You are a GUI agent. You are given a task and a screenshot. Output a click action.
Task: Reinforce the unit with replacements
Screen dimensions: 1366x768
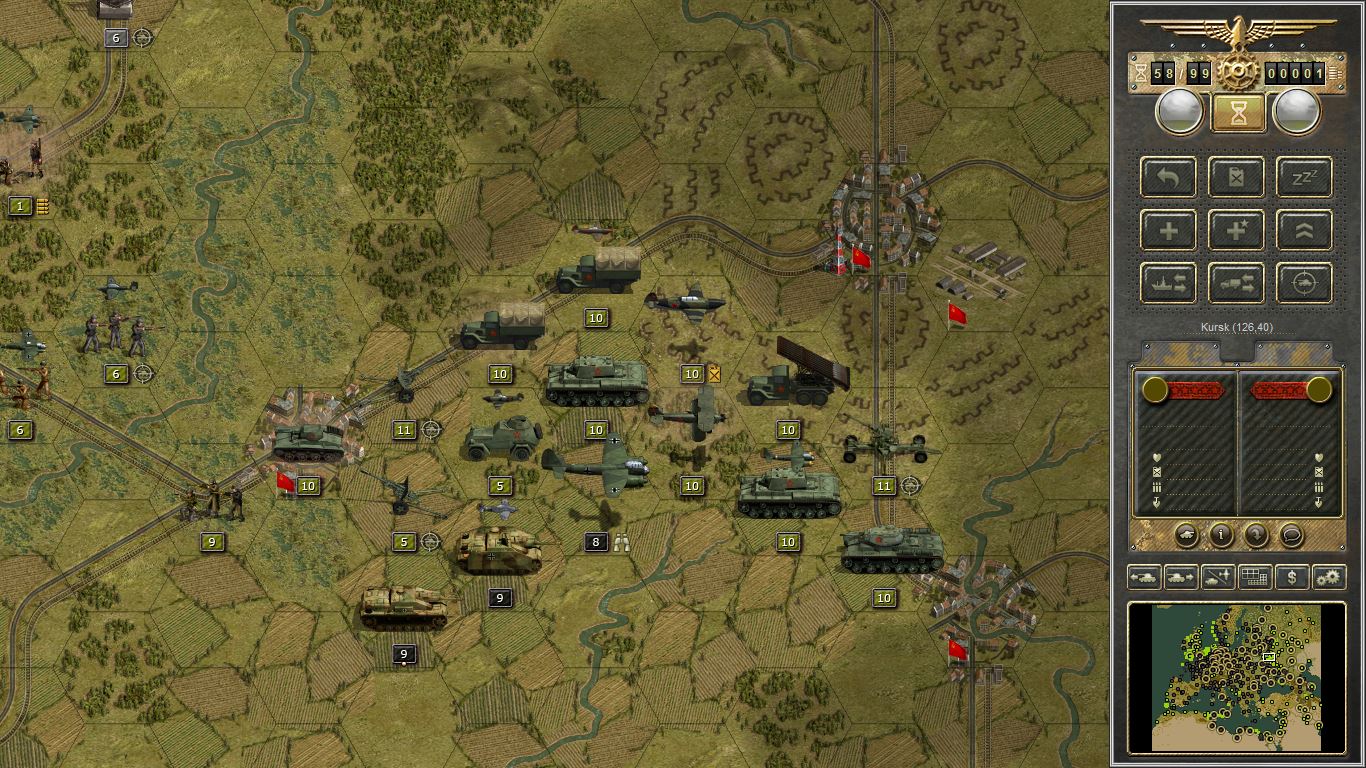tap(1167, 230)
